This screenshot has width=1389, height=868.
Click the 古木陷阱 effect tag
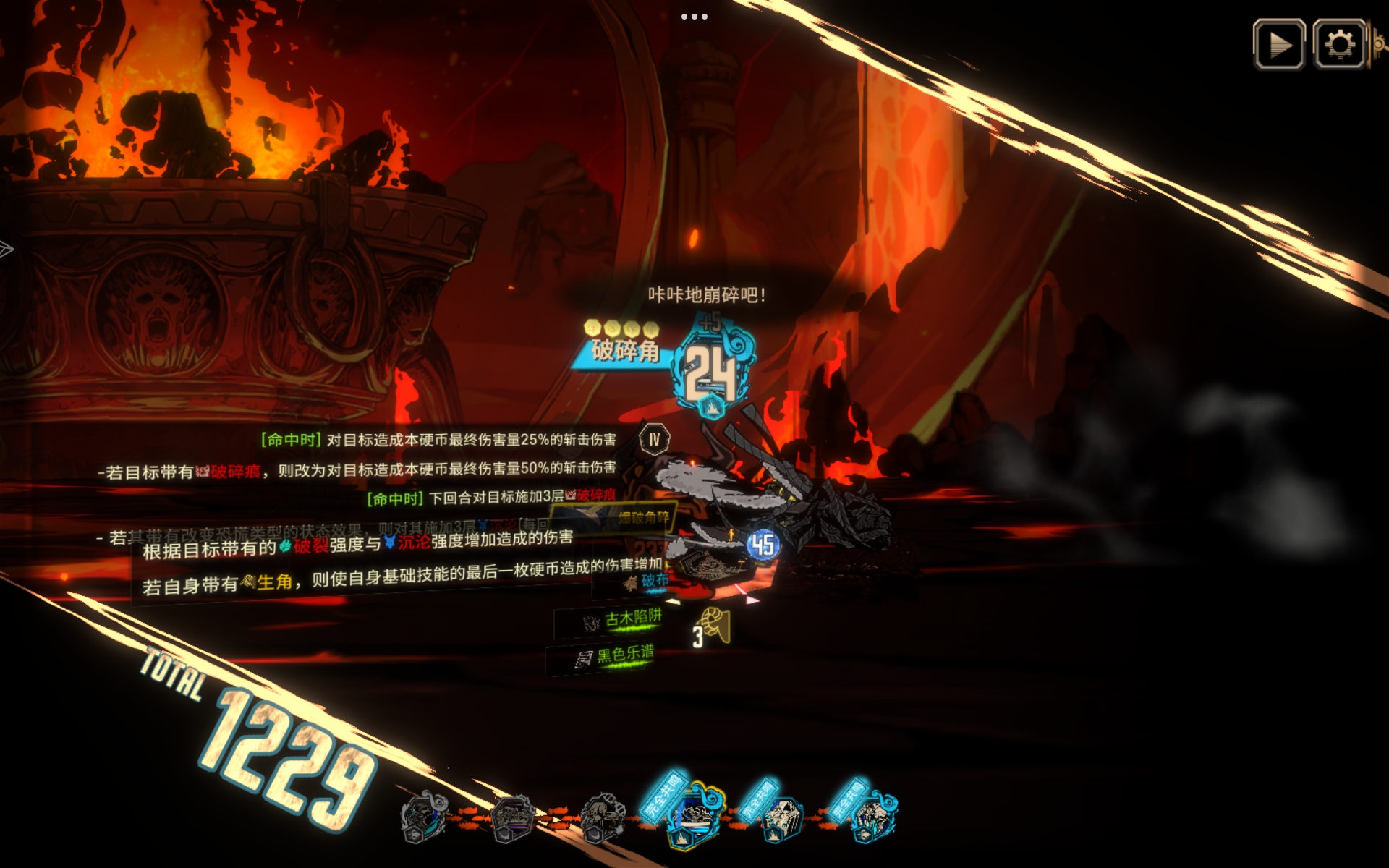coord(624,619)
